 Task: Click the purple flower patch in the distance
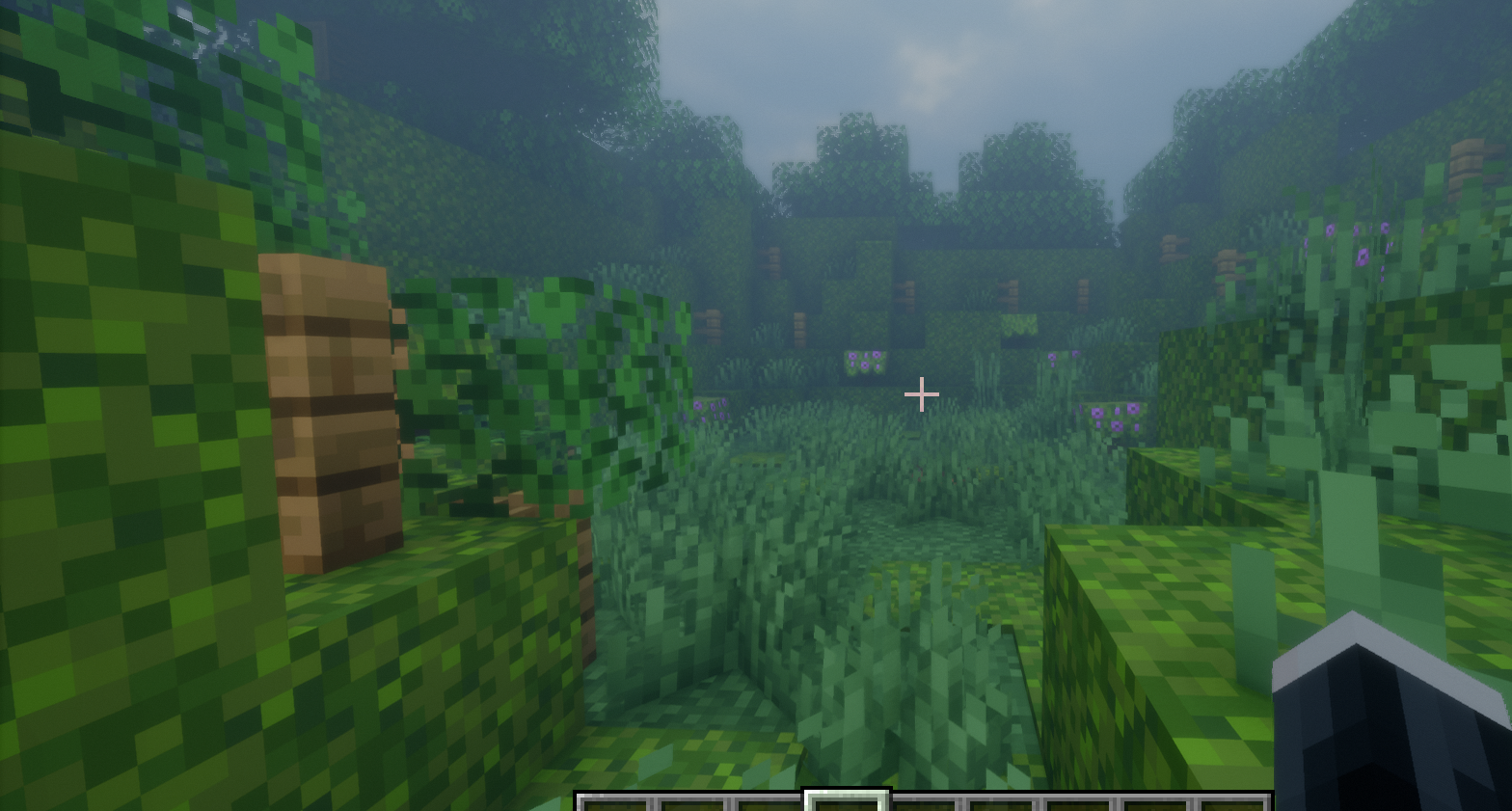point(863,362)
